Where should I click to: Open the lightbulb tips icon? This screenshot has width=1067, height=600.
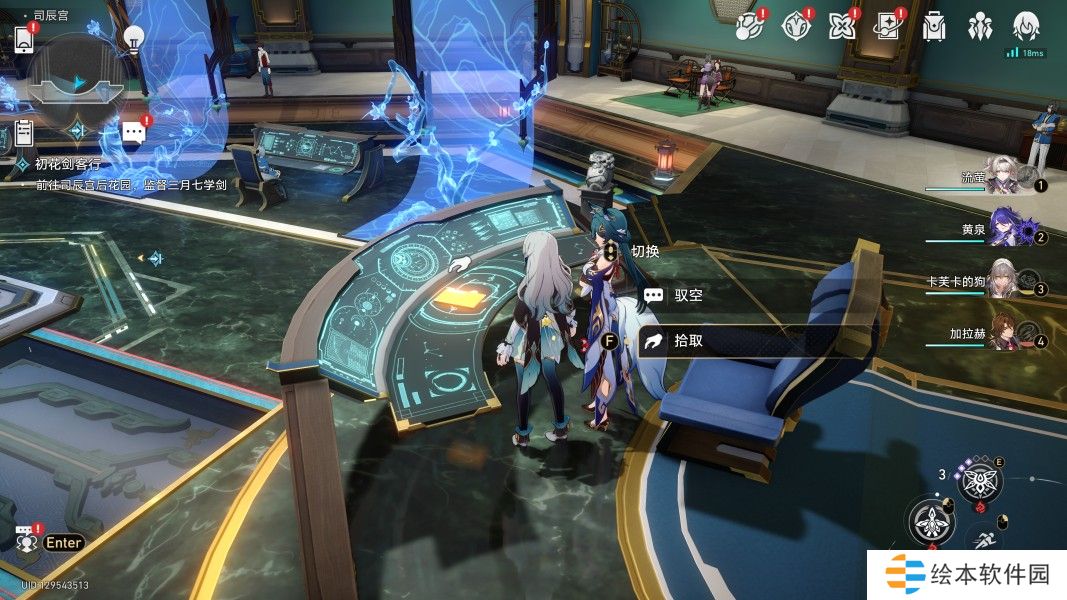[133, 38]
